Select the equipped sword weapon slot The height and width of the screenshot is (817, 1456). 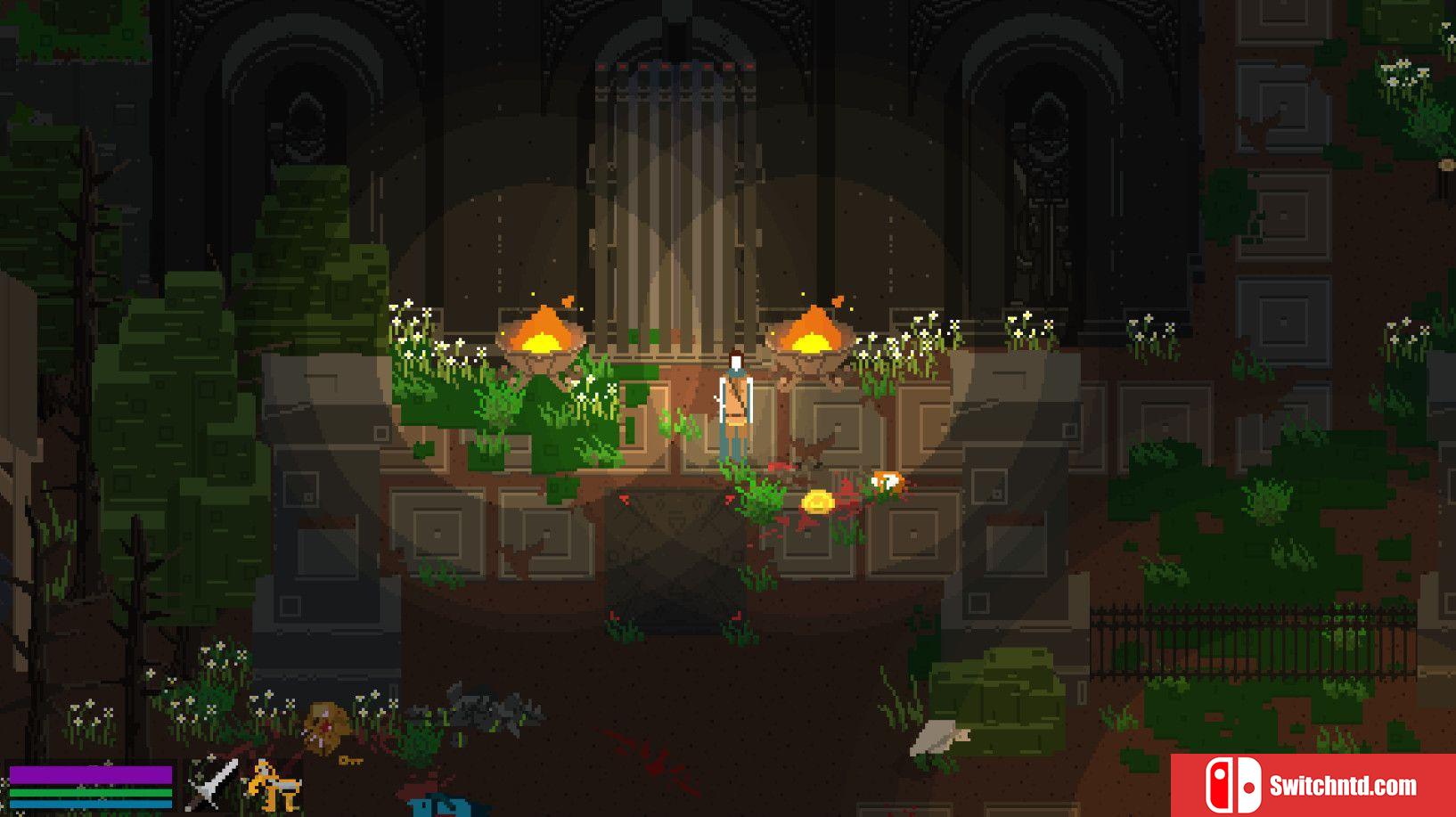(x=212, y=785)
